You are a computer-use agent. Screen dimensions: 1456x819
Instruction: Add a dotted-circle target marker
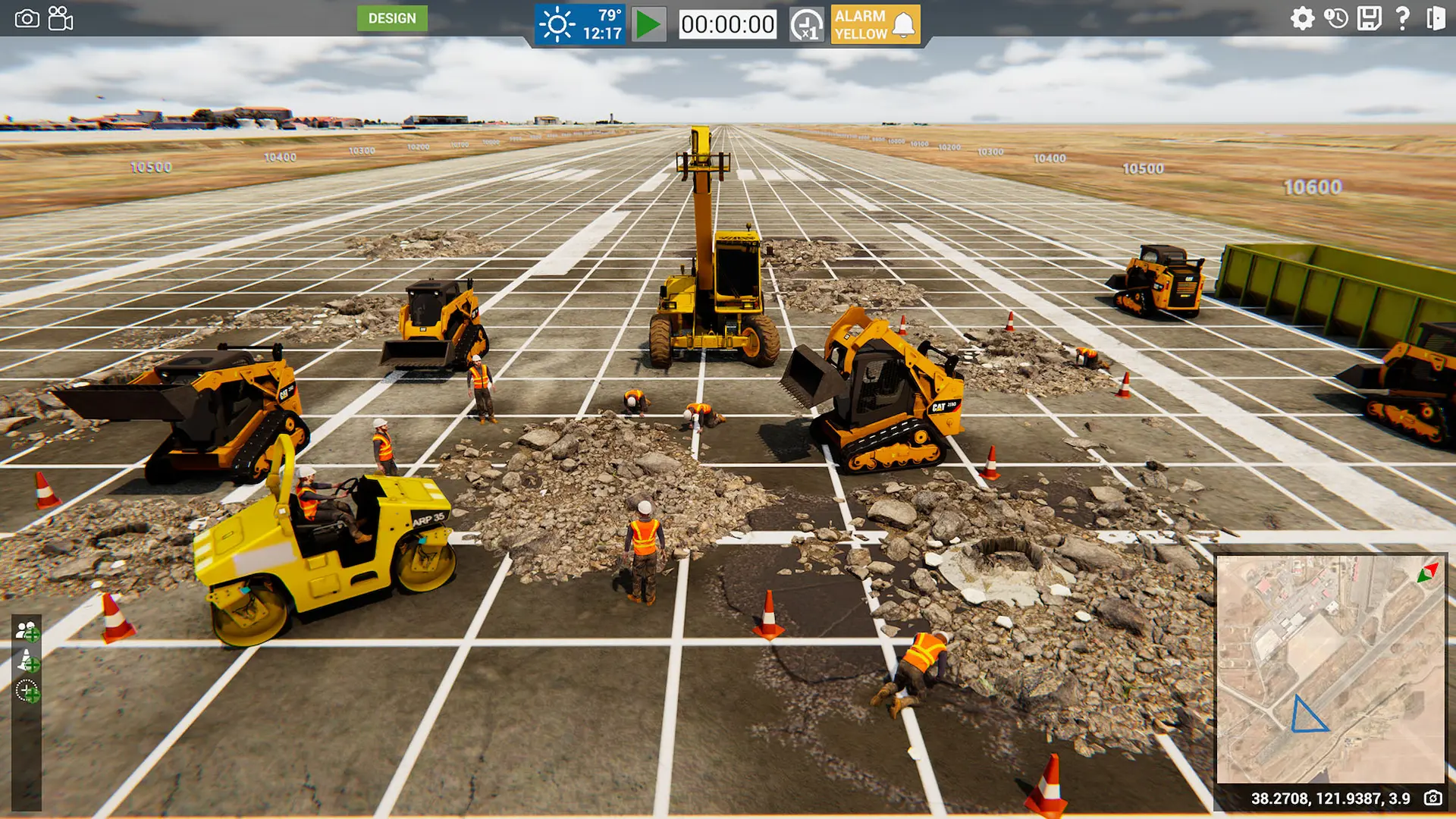[x=27, y=691]
